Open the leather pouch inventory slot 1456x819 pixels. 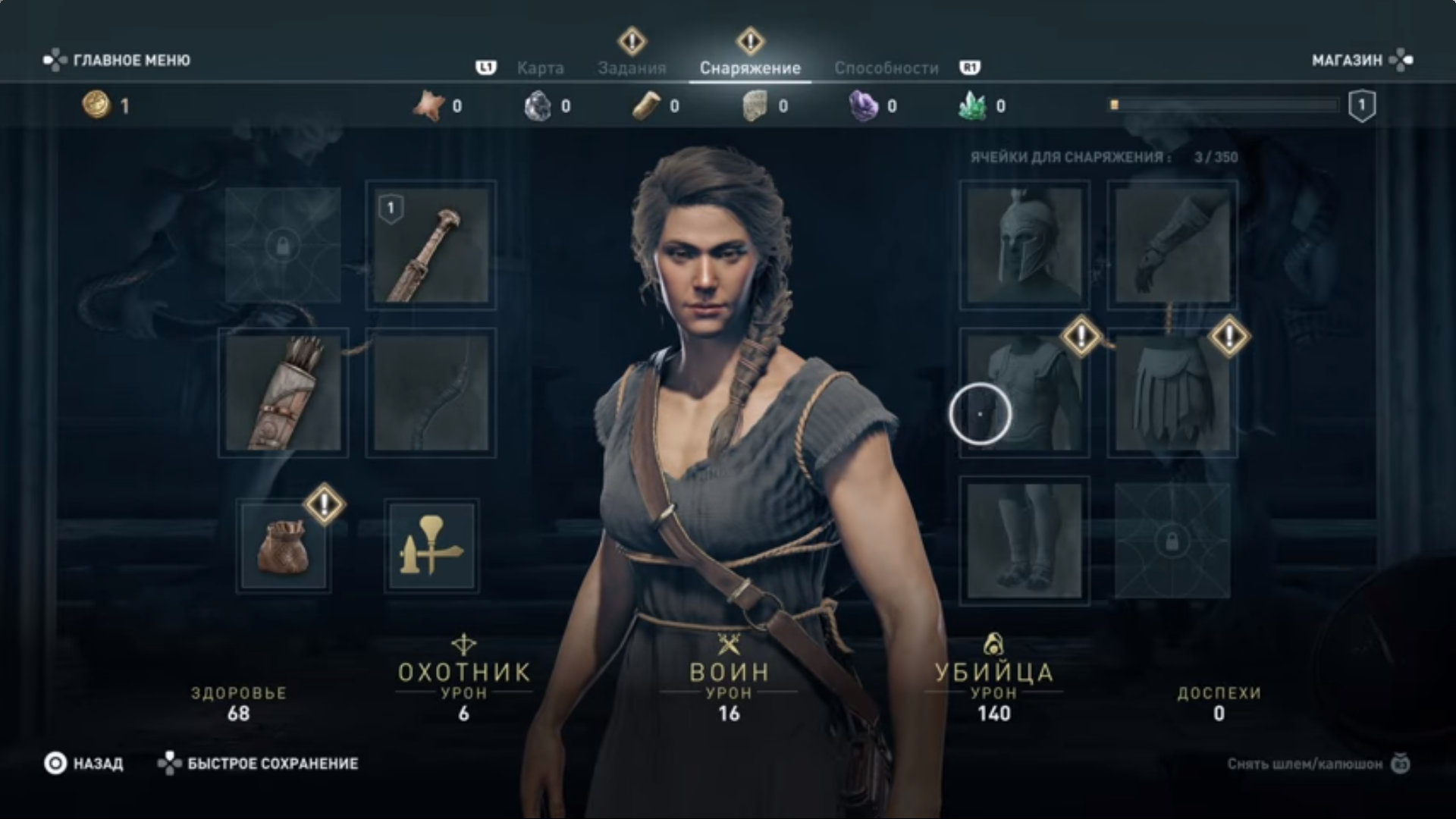[283, 545]
